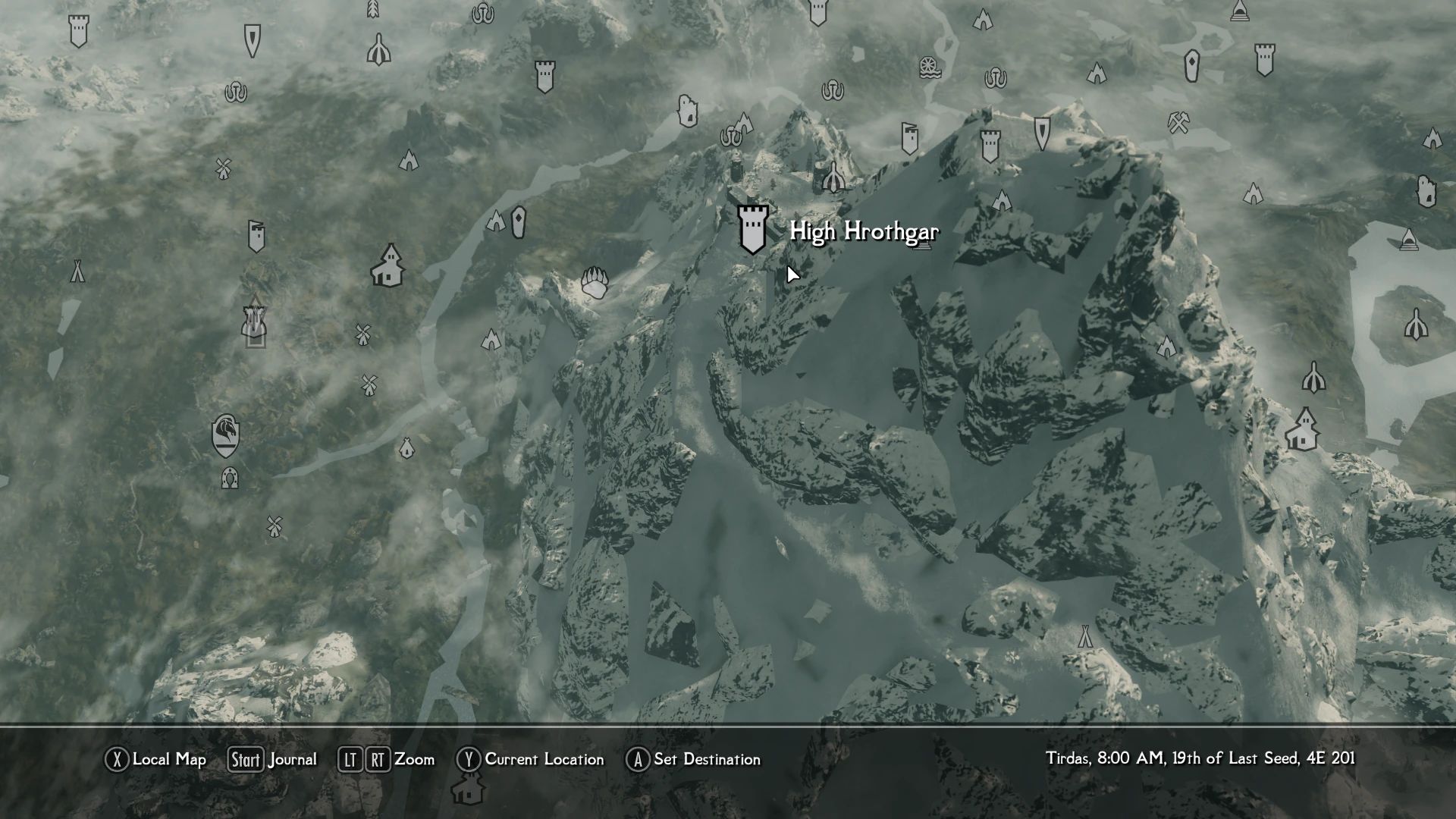Click the High Hrothgar location label
1456x819 pixels.
[x=864, y=233]
